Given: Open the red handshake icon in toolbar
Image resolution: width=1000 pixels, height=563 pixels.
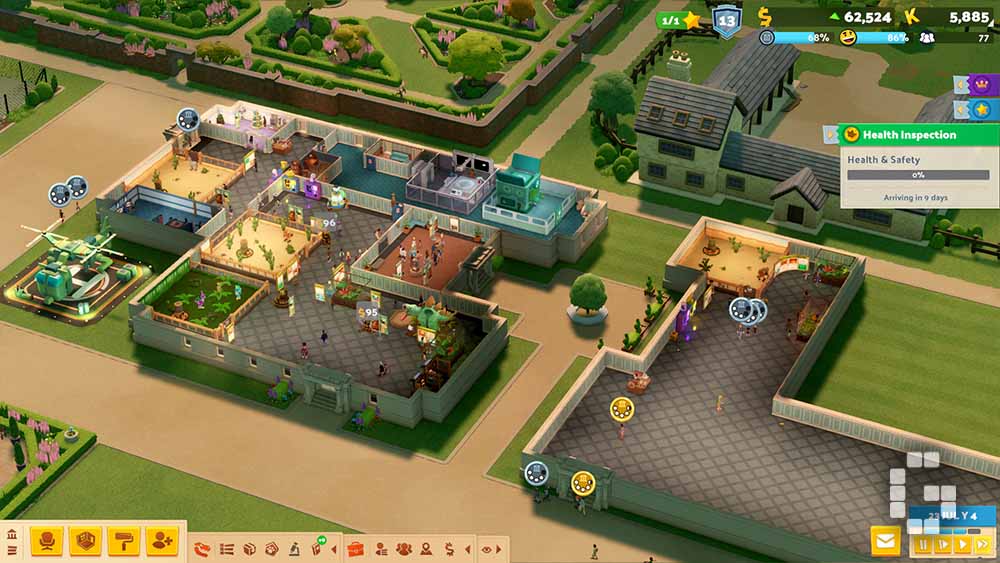Looking at the screenshot, I should (202, 549).
